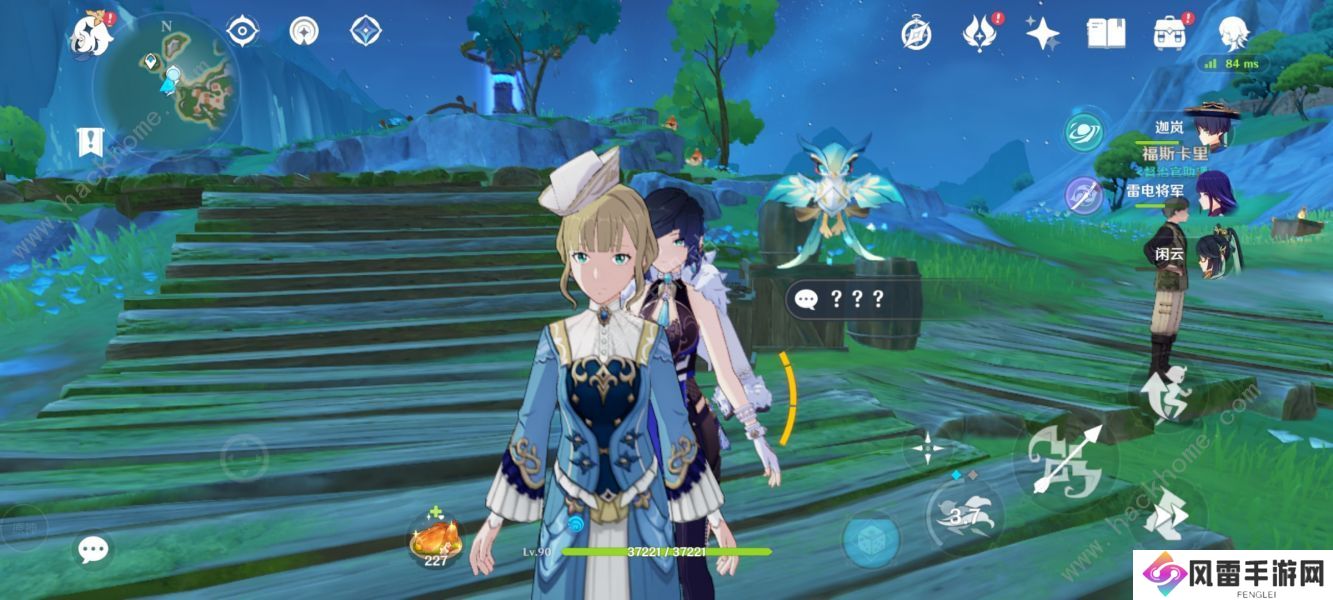This screenshot has width=1333, height=600.
Task: Tap the diamond-shaped icon in the top bar
Action: [x=366, y=31]
